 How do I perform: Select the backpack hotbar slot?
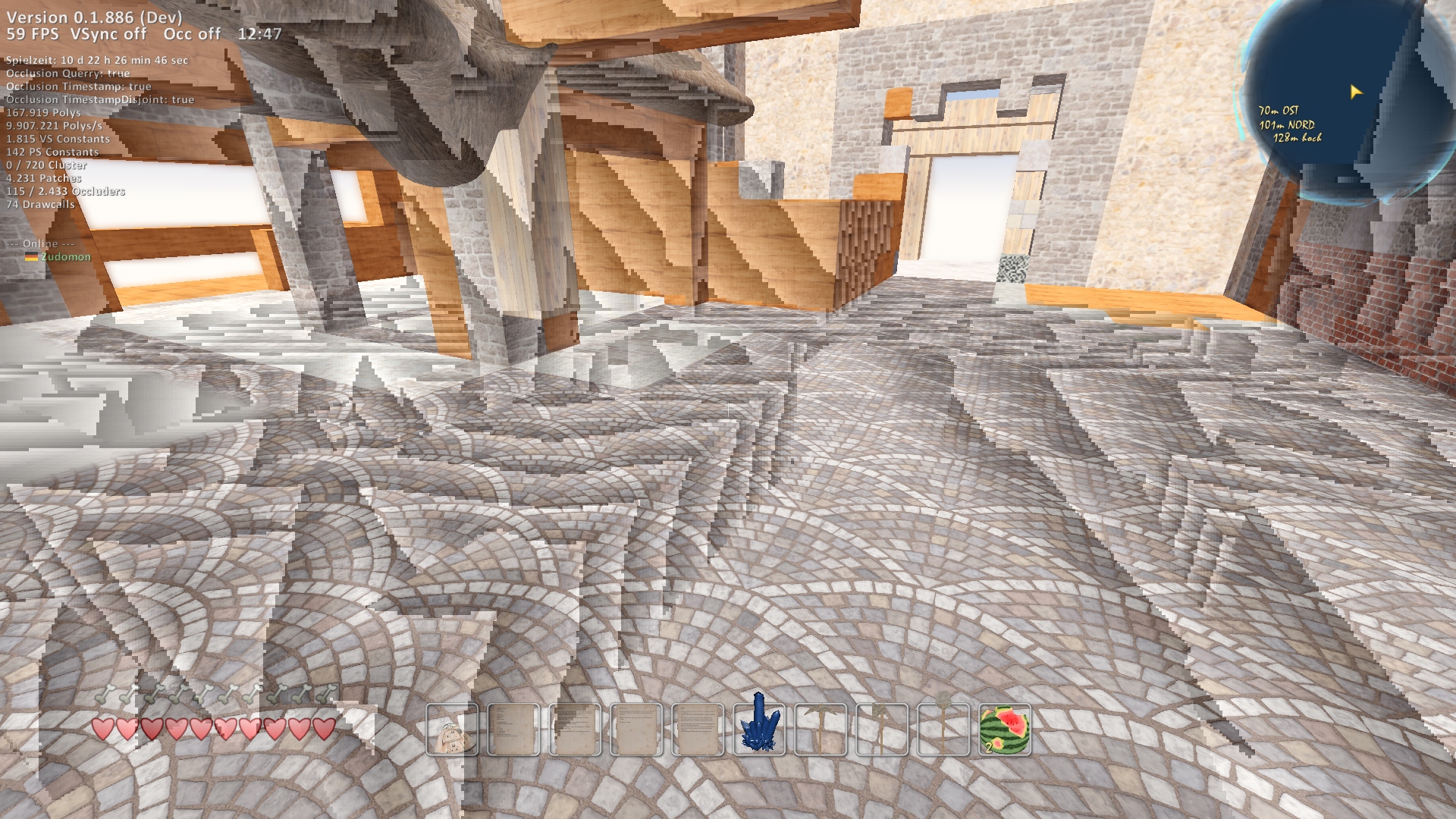tap(452, 730)
